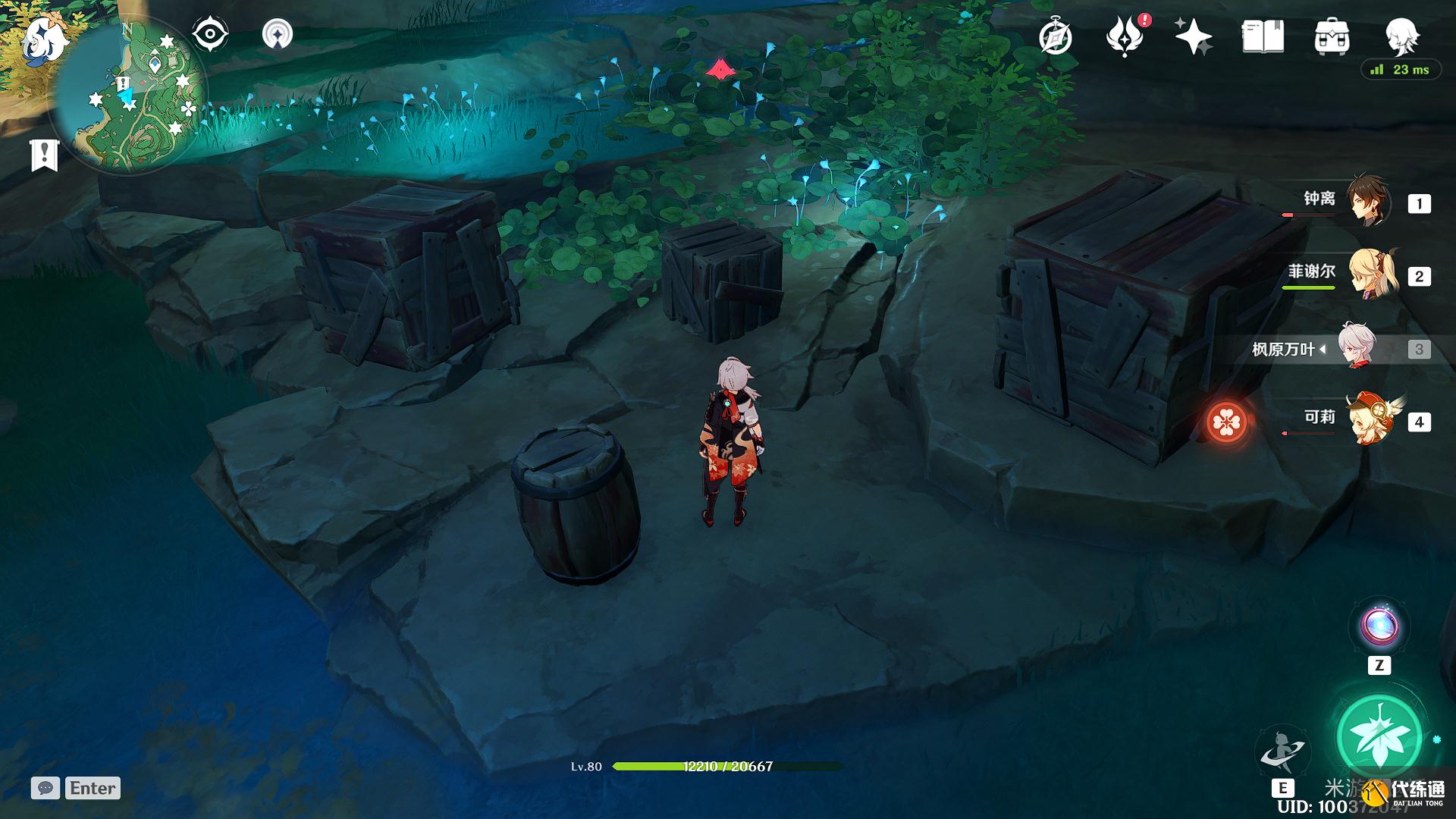
Task: Toggle the elemental sight eye icon
Action: click(x=210, y=35)
